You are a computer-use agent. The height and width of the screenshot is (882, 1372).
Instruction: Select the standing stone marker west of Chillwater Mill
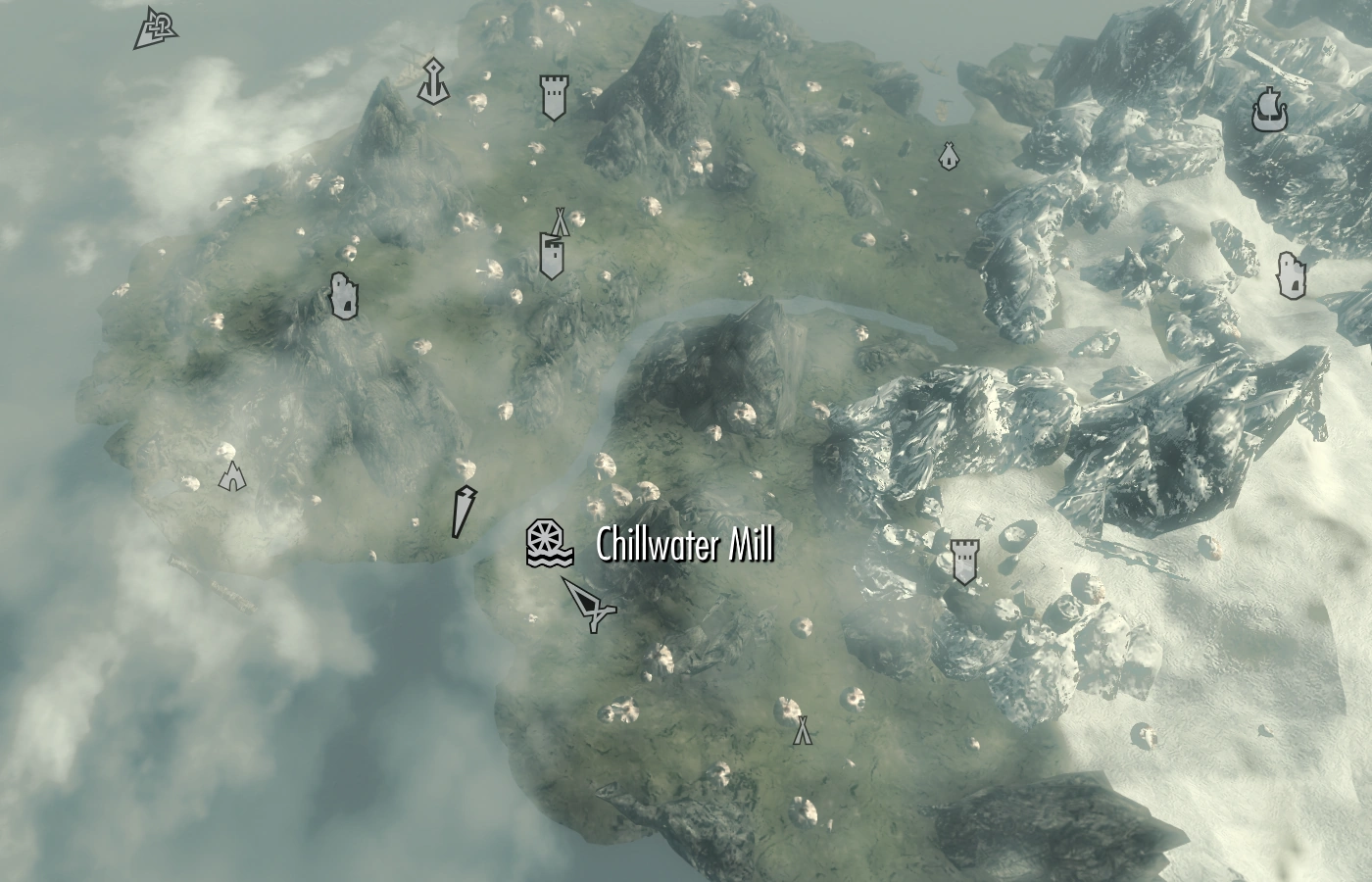click(x=463, y=512)
